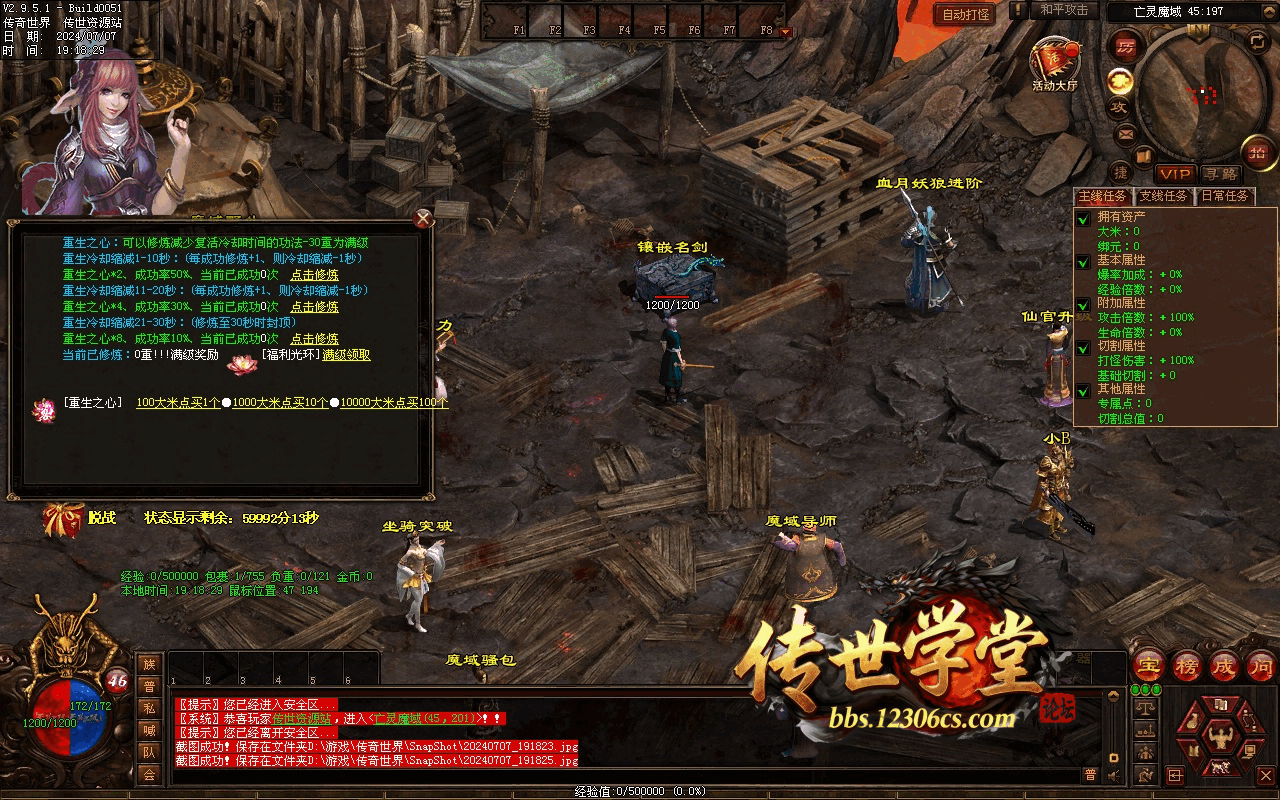Screen dimensions: 1280x800
Task: Open the mail envelope icon
Action: pos(1125,133)
